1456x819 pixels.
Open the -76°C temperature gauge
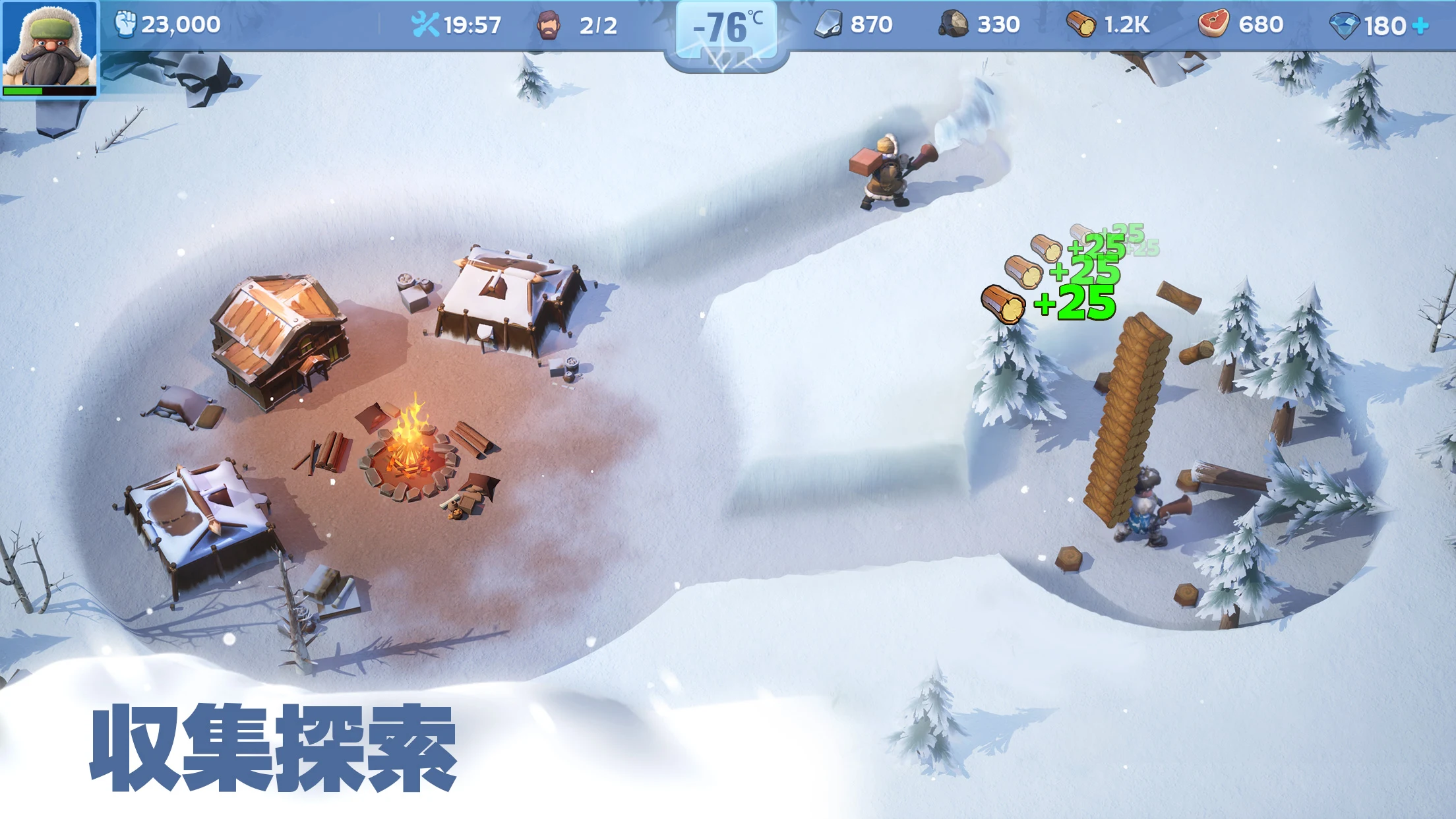point(727,30)
